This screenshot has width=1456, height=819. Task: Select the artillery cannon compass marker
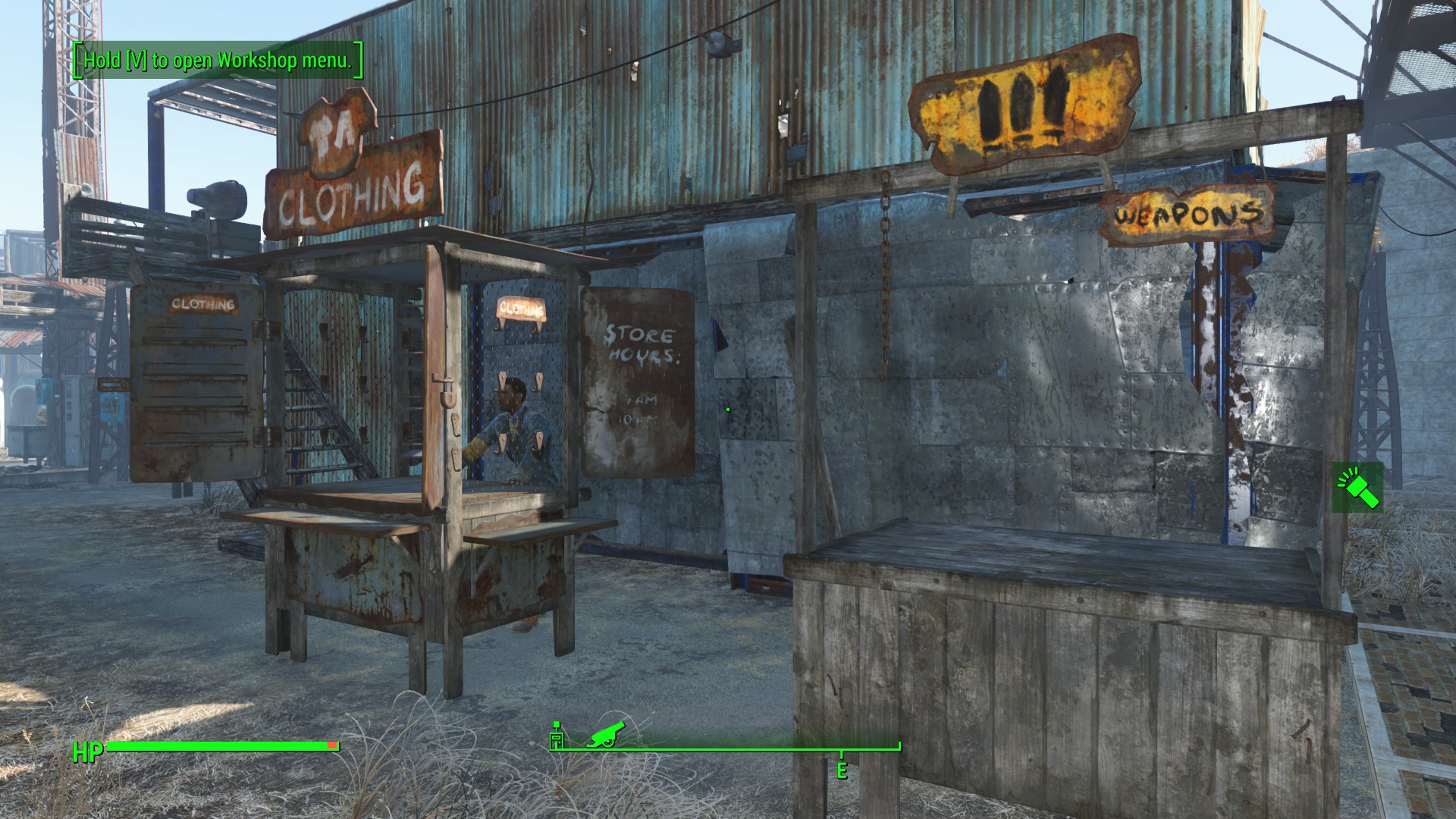604,733
